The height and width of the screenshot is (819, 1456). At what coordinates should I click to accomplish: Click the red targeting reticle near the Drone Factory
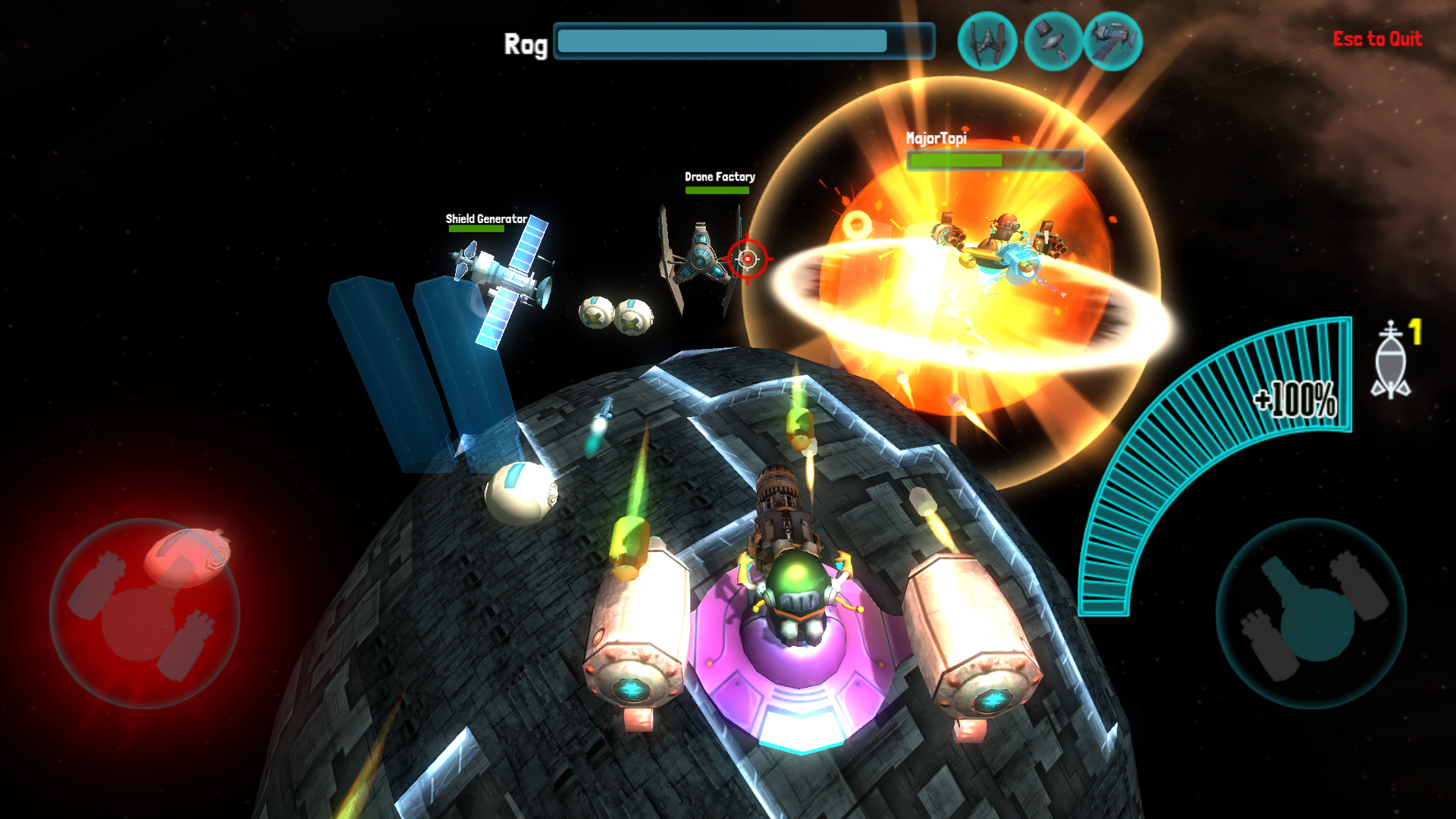[746, 259]
